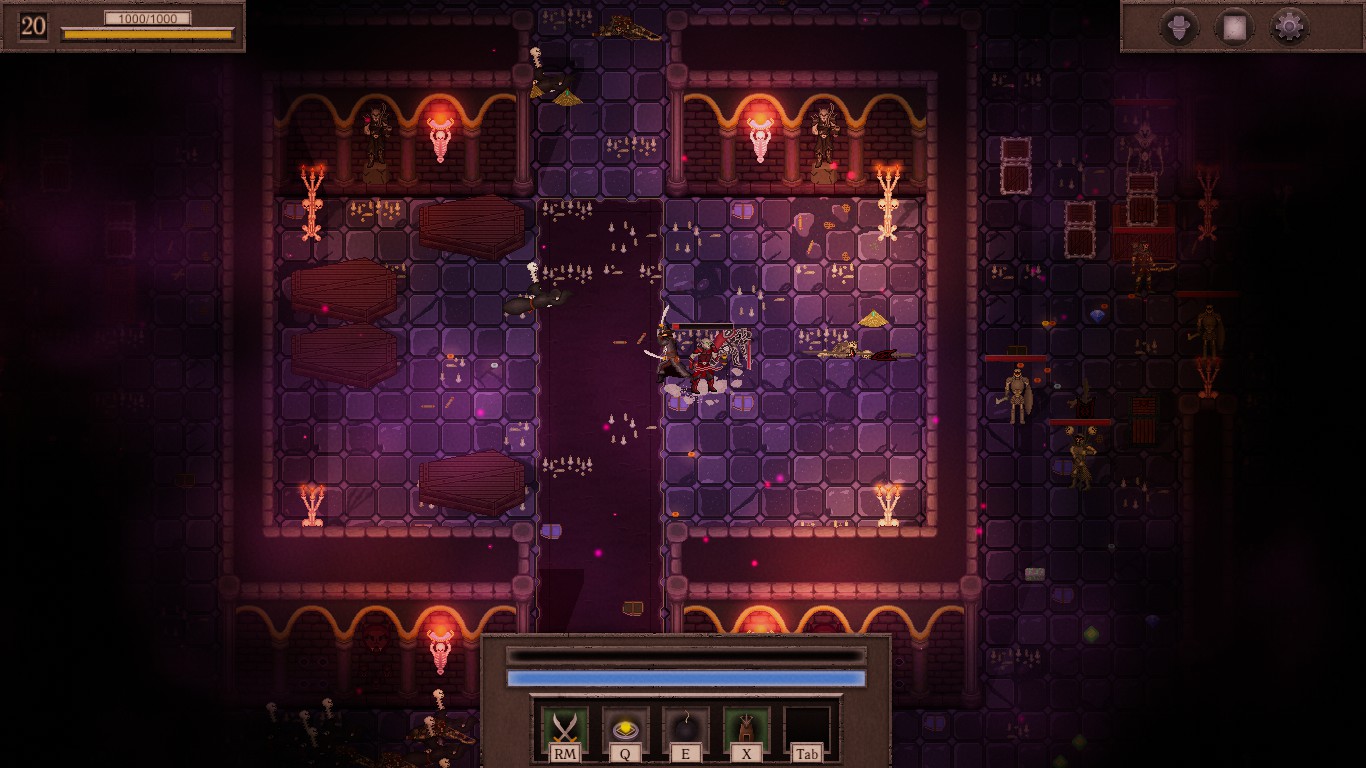The image size is (1366, 768).
Task: Activate the crossed swords ability
Action: pyautogui.click(x=565, y=729)
